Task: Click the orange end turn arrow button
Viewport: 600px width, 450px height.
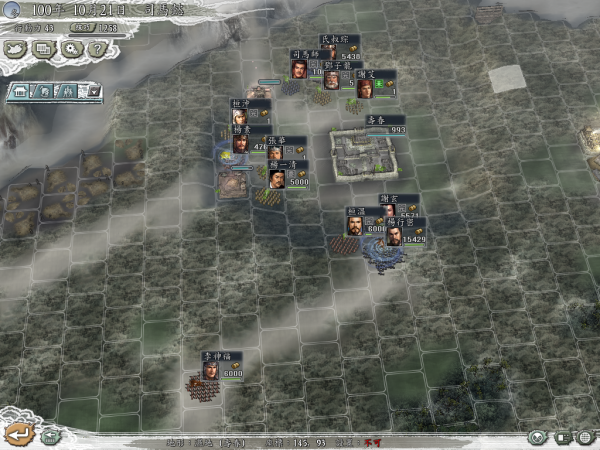Action: click(x=17, y=433)
